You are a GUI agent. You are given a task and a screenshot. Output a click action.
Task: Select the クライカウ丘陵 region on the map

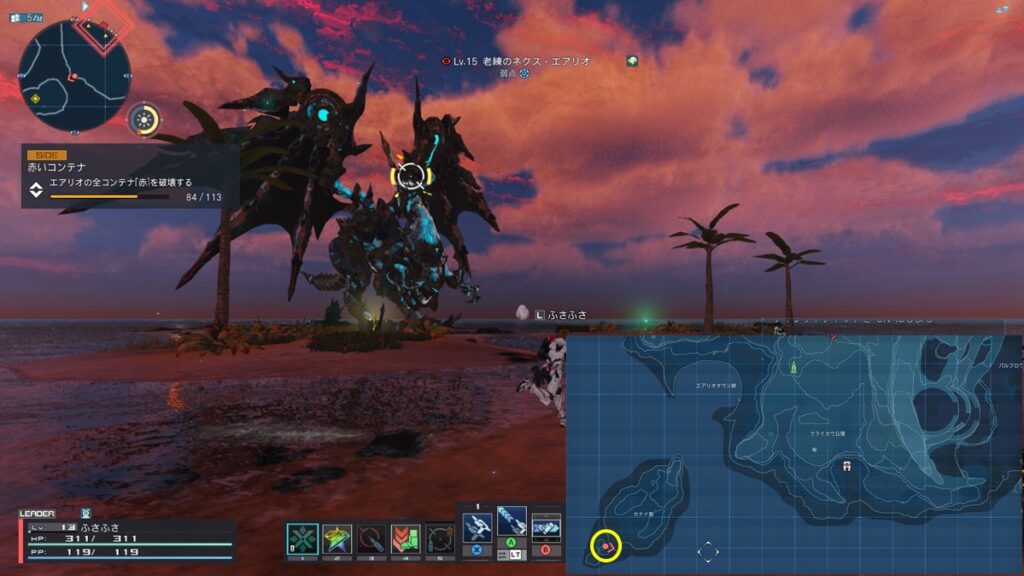pos(827,435)
